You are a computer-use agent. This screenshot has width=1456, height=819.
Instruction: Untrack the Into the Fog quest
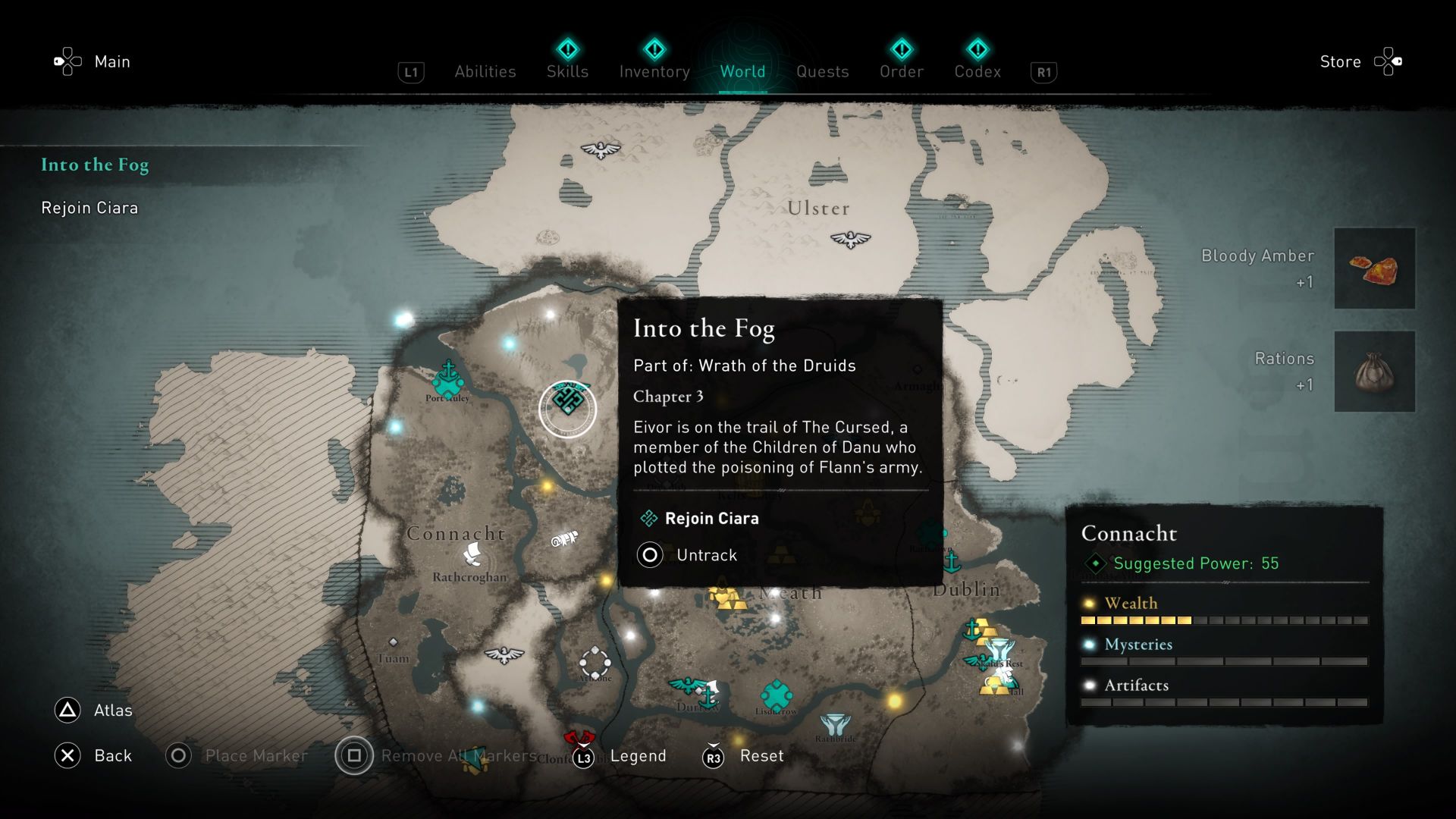[705, 554]
